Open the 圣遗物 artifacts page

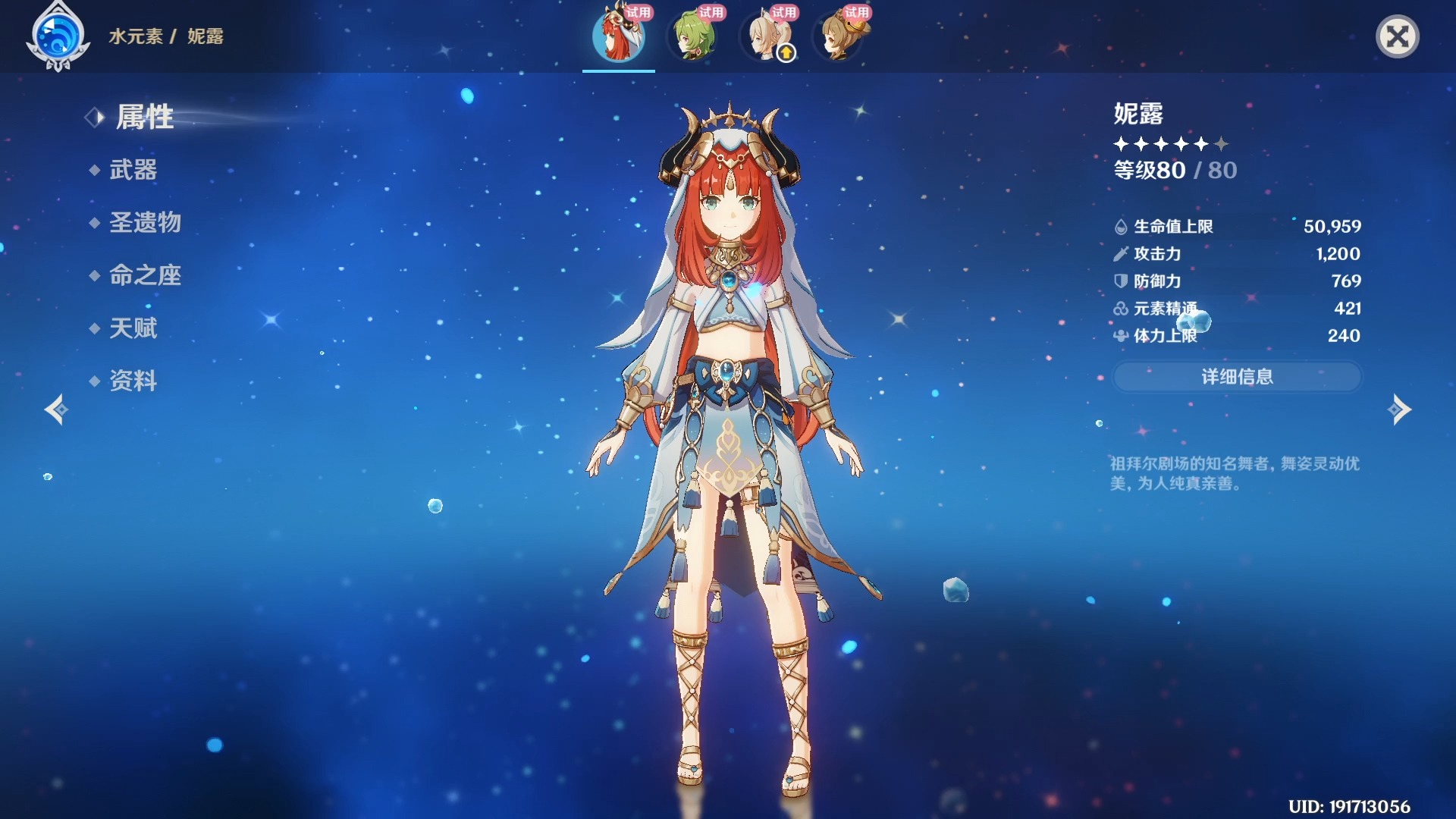[145, 222]
